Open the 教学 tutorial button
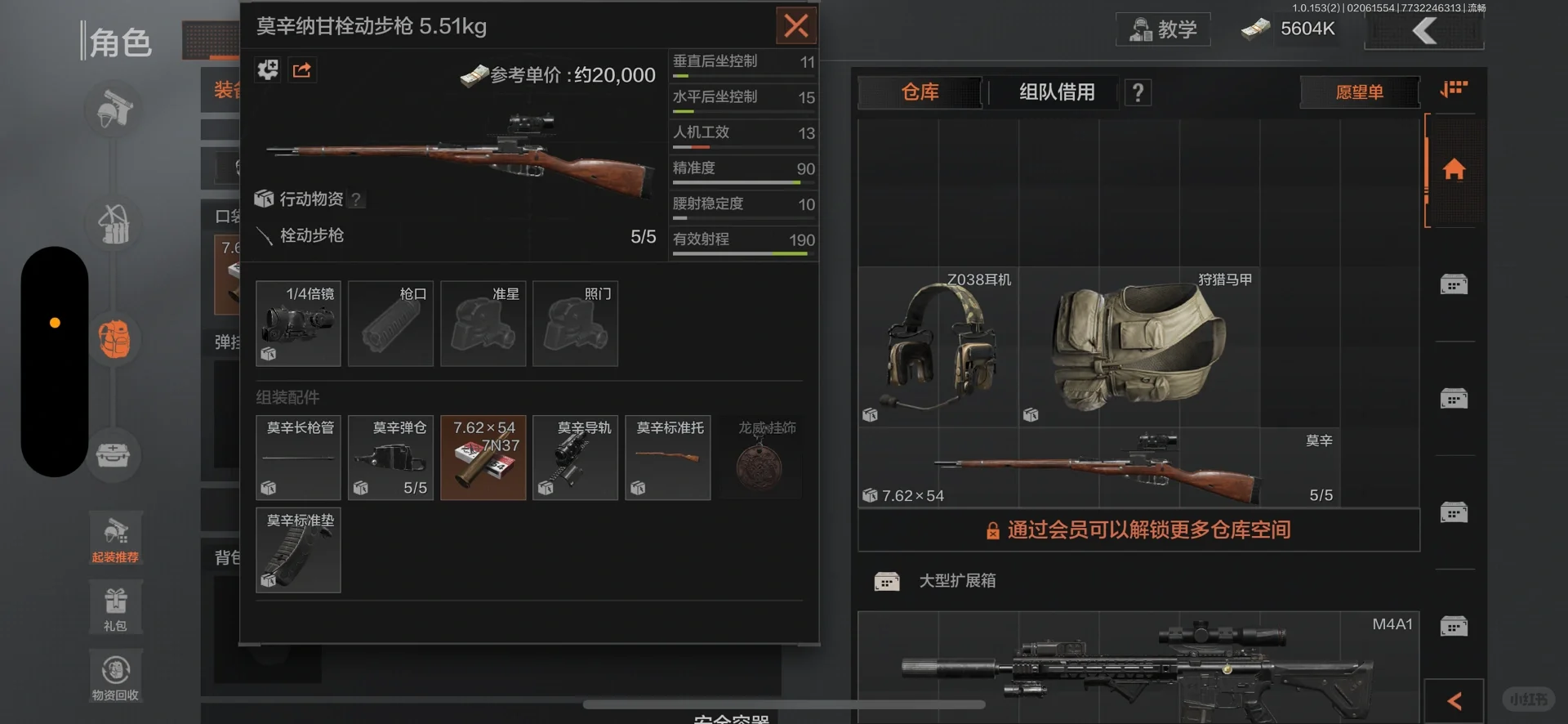This screenshot has width=1568, height=724. click(x=1163, y=29)
